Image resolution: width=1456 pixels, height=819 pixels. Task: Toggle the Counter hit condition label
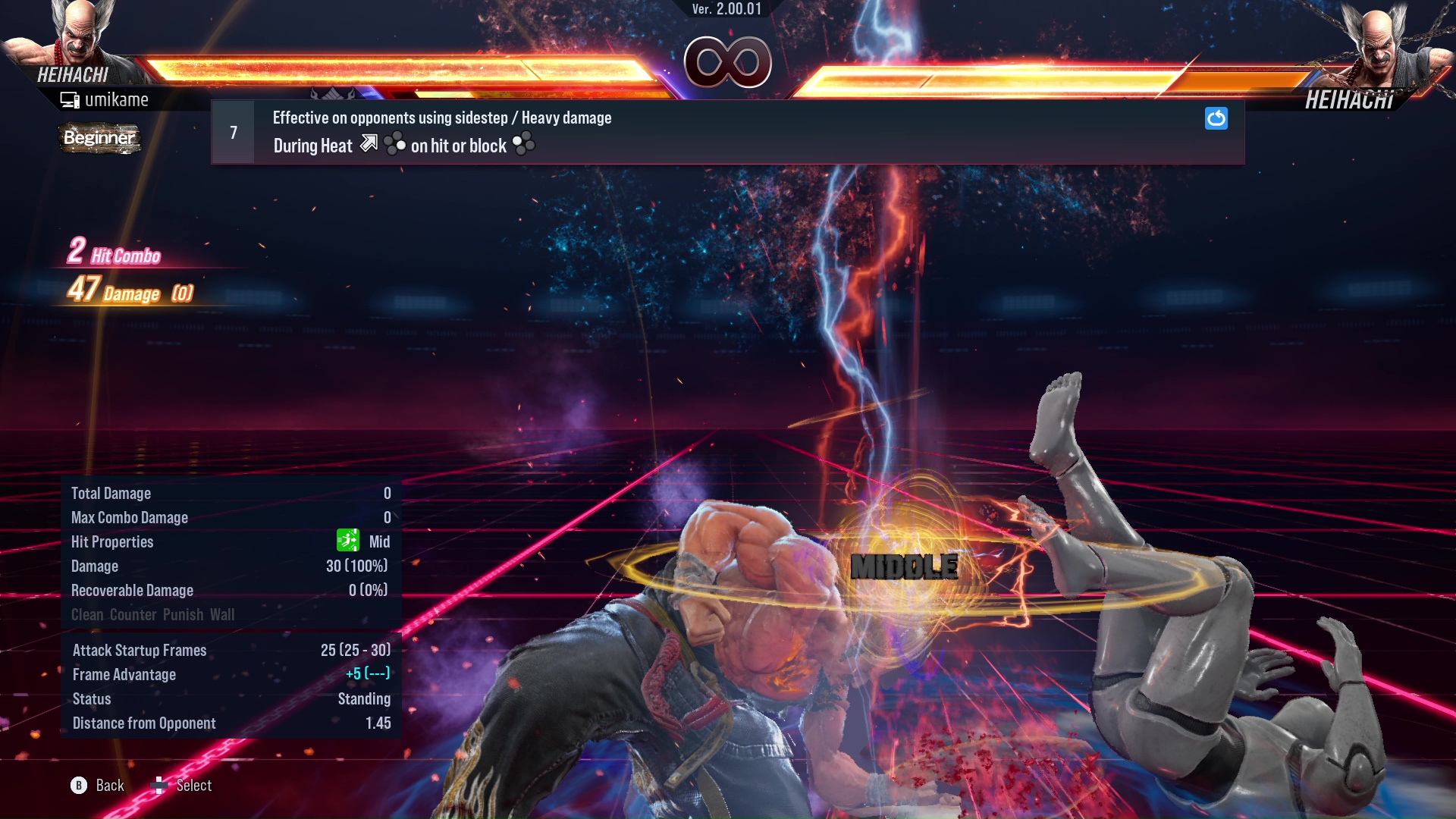[x=133, y=614]
